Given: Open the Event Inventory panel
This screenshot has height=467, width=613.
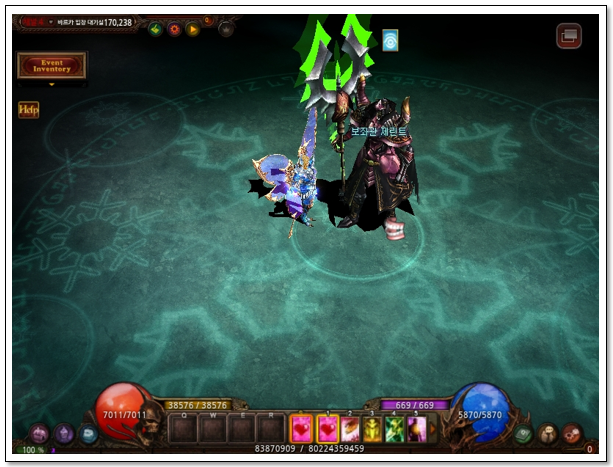Looking at the screenshot, I should (51, 65).
